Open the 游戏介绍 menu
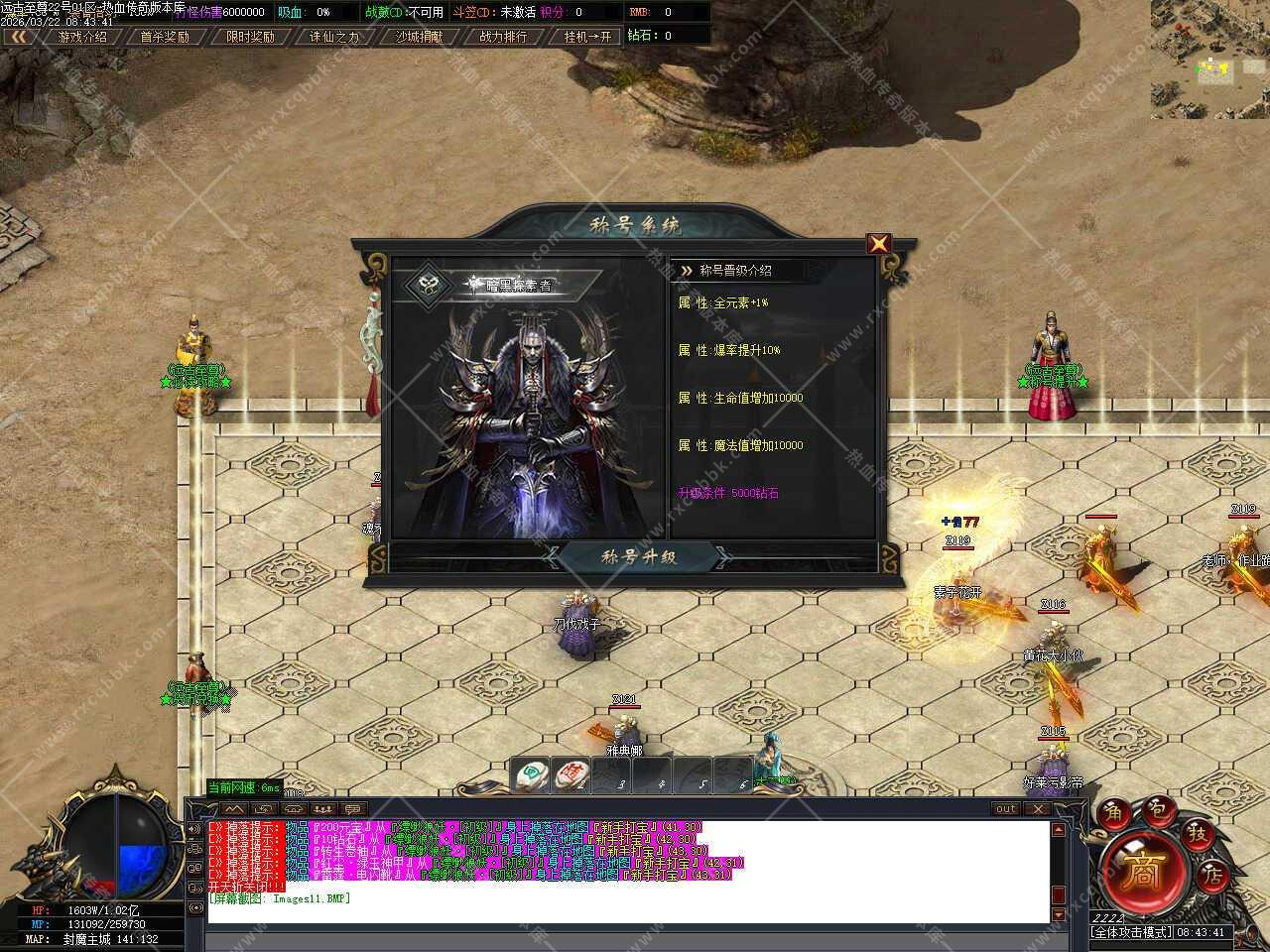The height and width of the screenshot is (952, 1270). pyautogui.click(x=81, y=37)
